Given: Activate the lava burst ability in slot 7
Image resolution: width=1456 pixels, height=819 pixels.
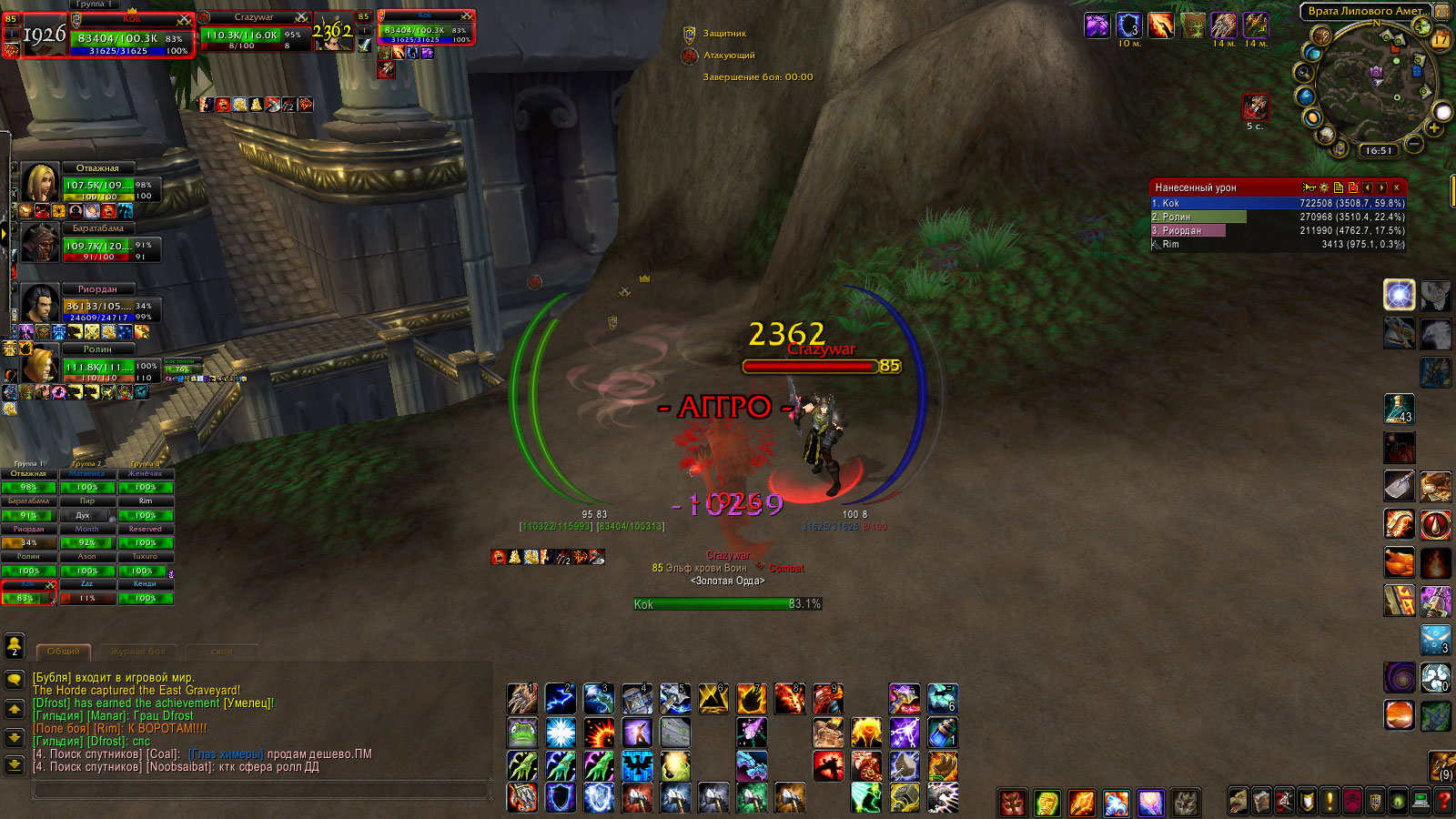Looking at the screenshot, I should pos(752,699).
